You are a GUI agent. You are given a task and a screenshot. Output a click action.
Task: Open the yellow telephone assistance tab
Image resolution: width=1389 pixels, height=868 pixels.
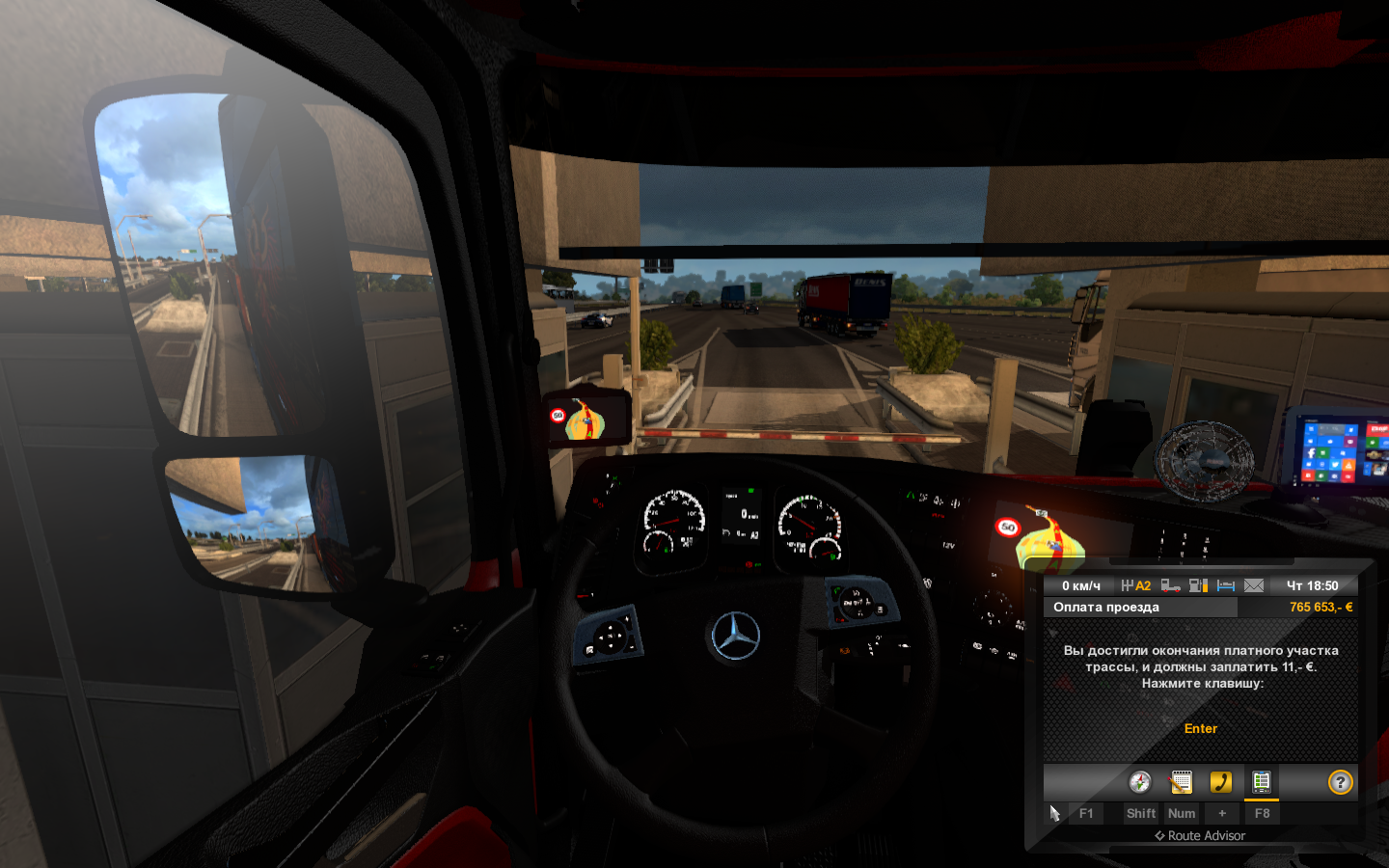1221,782
